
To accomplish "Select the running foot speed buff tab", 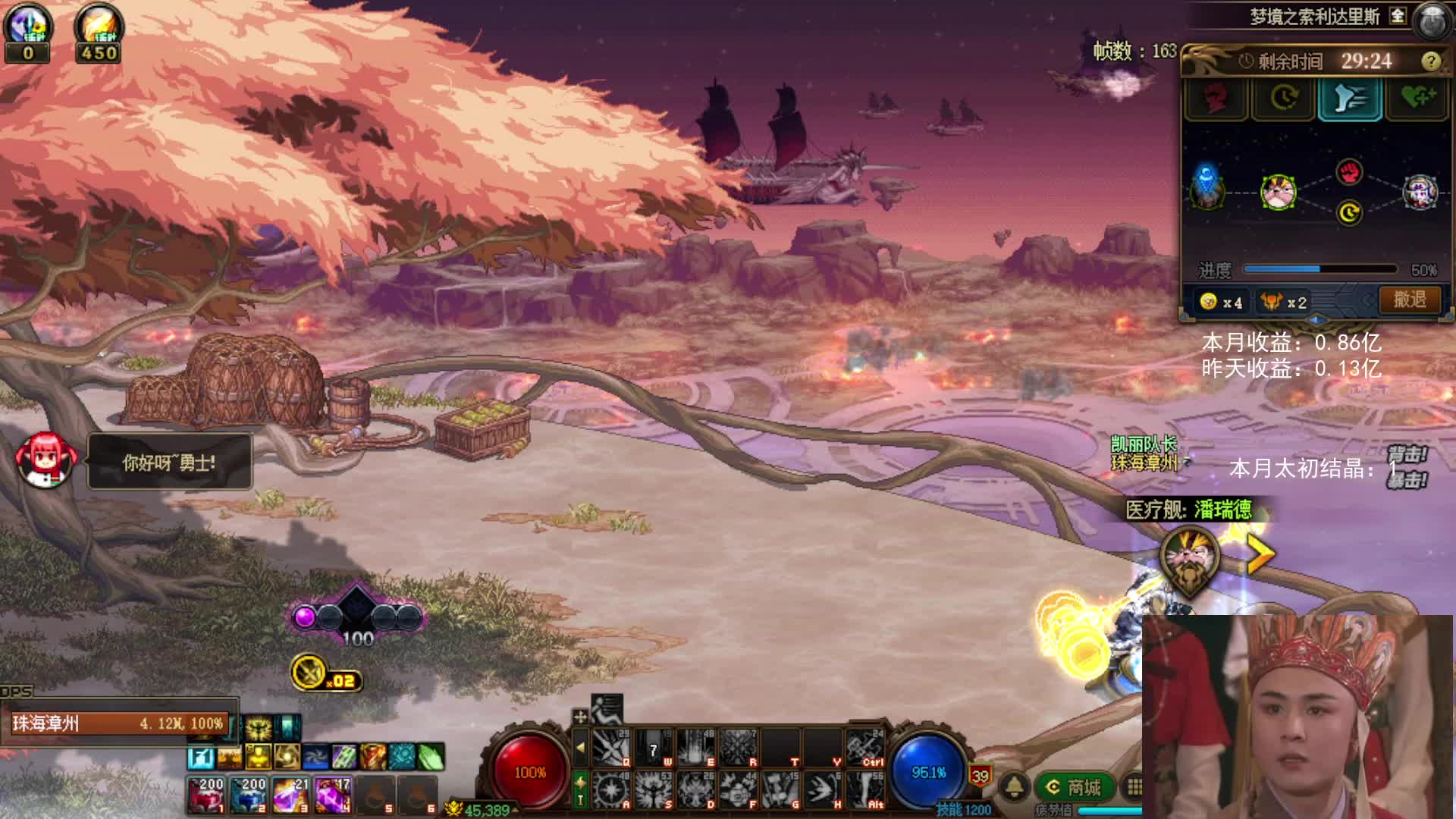I will pyautogui.click(x=1350, y=99).
